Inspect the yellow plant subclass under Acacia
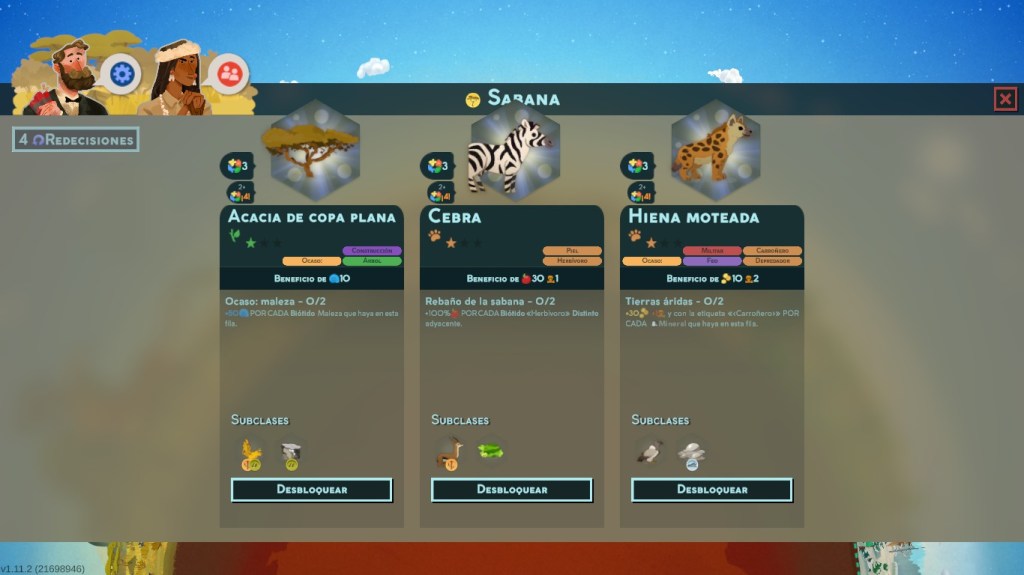The image size is (1024, 575). click(x=250, y=454)
